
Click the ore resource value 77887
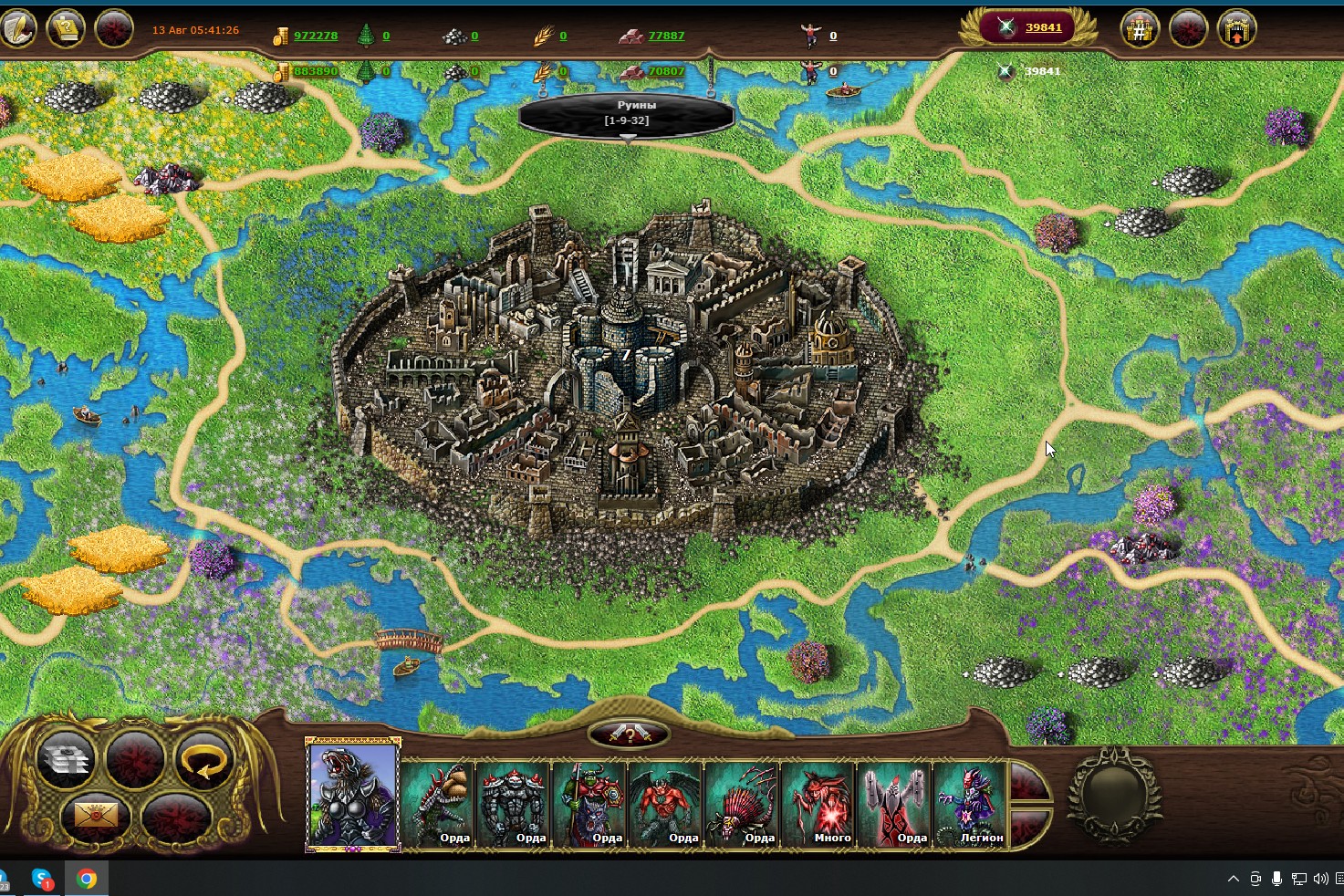click(666, 36)
